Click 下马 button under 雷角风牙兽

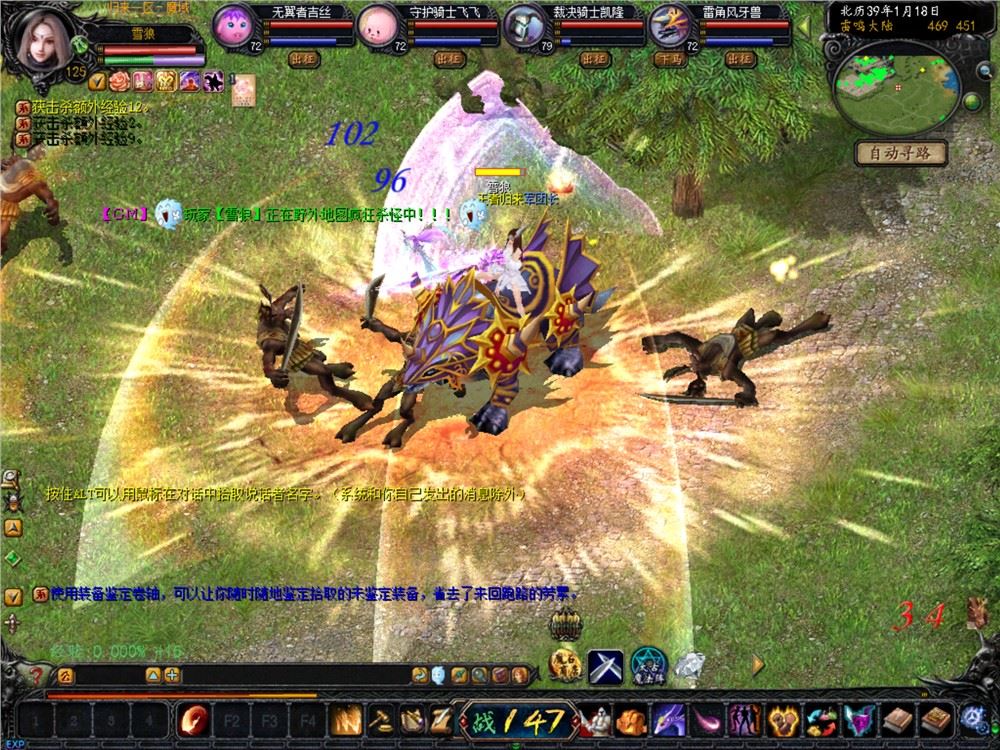click(667, 59)
